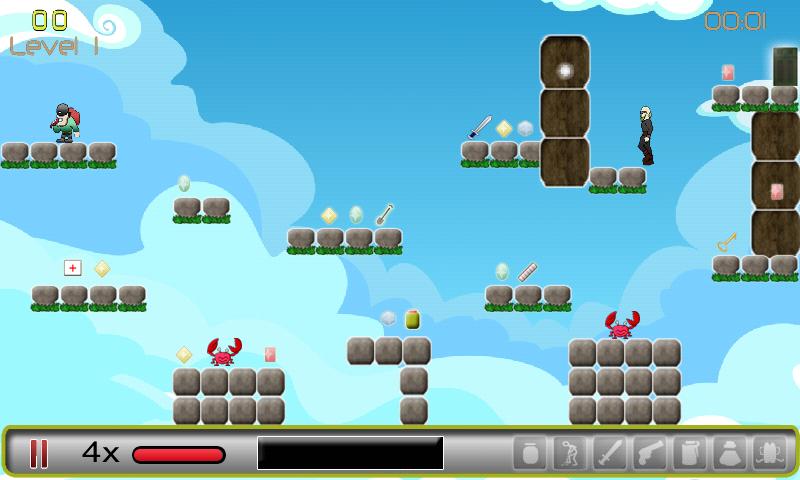Viewport: 800px width, 480px height.
Task: Select the jar item slot
Action: 530,453
